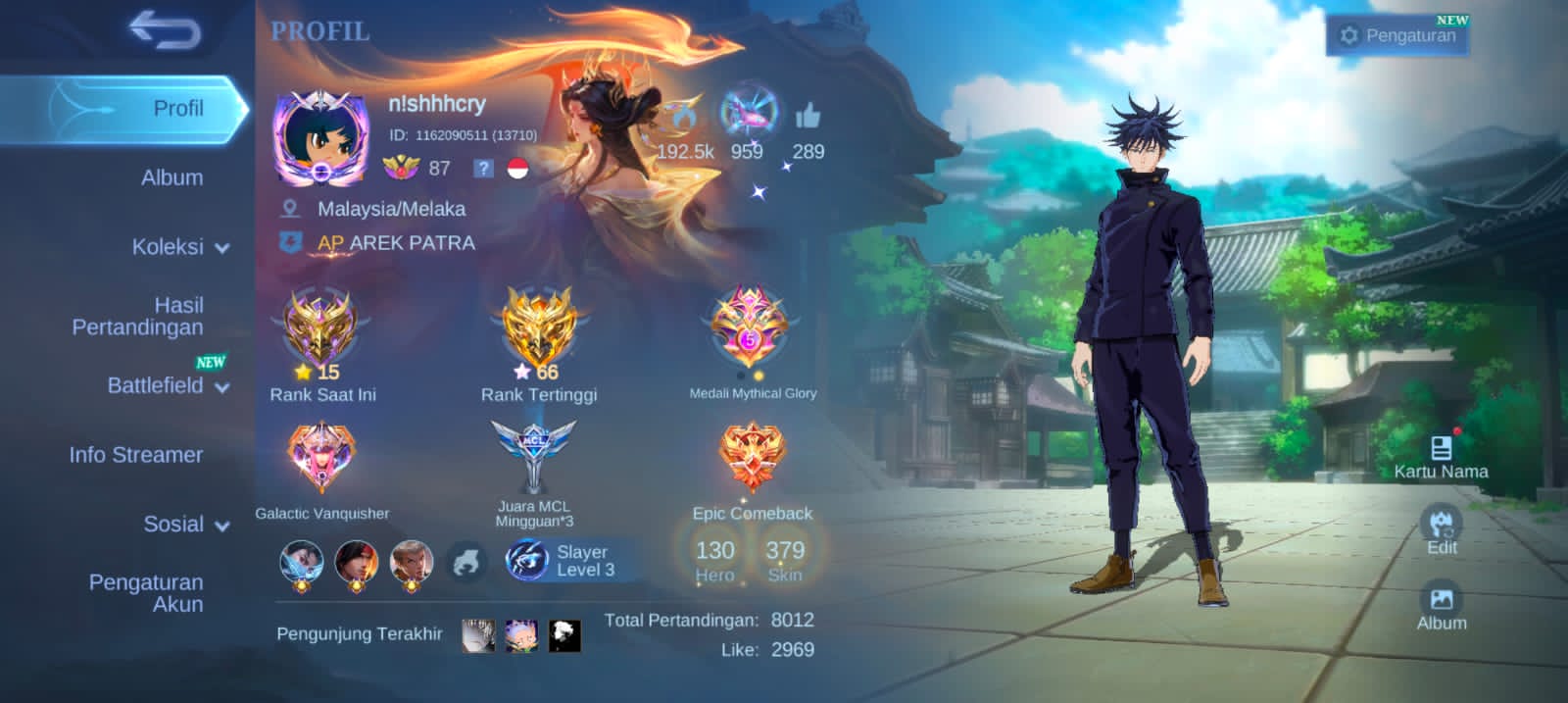Open Kartu Nama name card
The image size is (1568, 703).
point(1441,457)
